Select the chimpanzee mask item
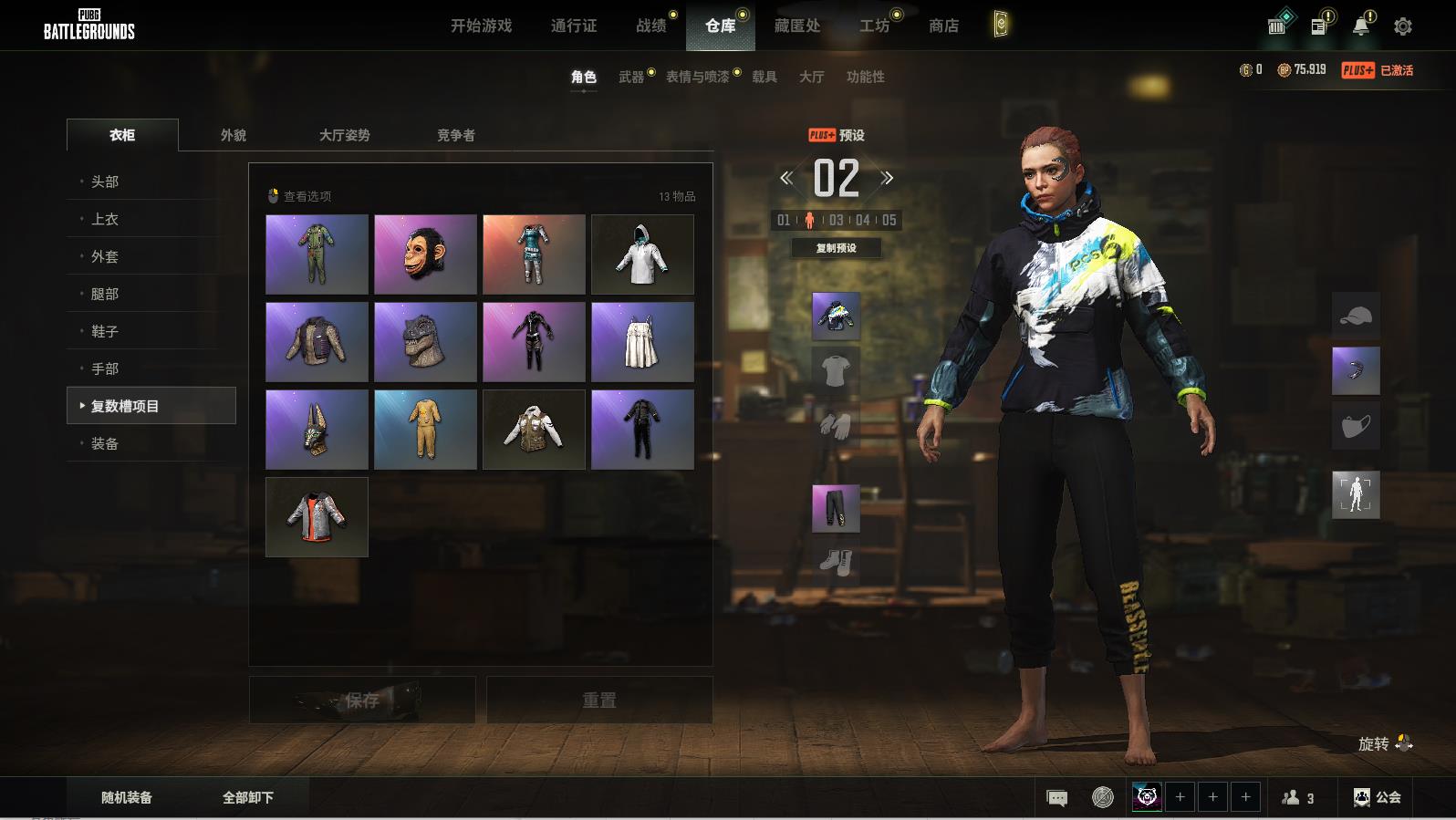The image size is (1456, 820). click(x=425, y=254)
